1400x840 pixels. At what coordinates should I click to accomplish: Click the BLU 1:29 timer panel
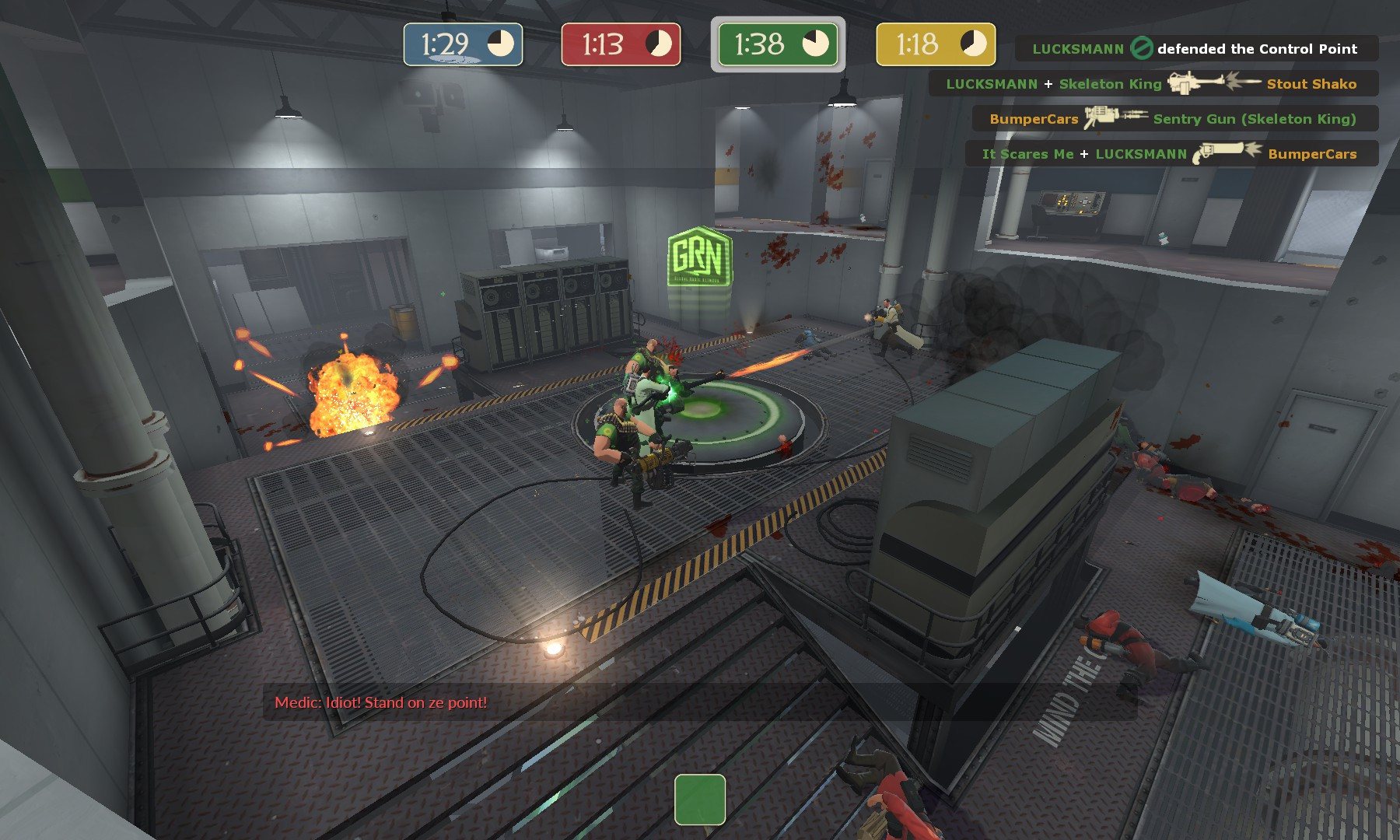(x=462, y=44)
